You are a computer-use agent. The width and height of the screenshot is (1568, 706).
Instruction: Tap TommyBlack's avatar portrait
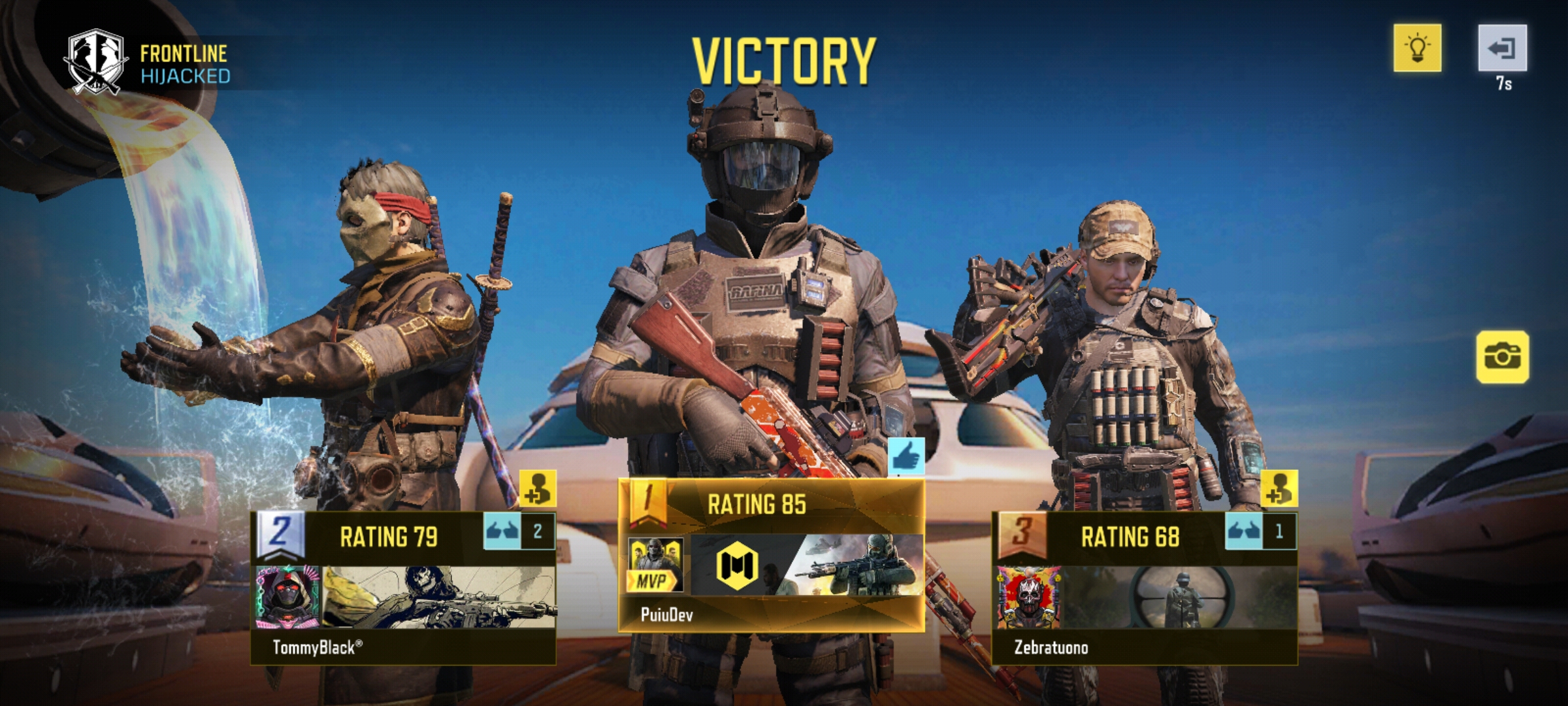[x=287, y=596]
